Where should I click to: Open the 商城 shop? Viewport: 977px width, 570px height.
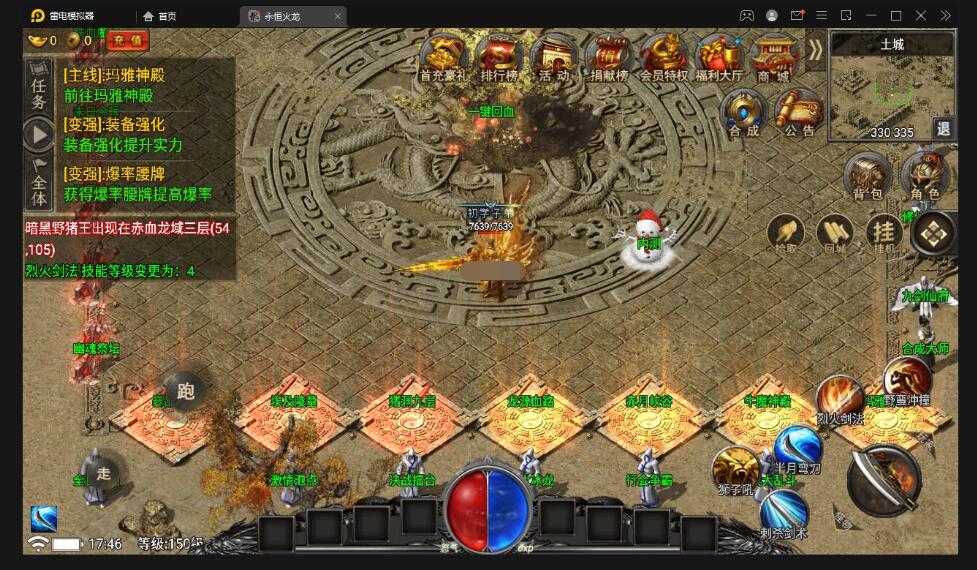click(x=773, y=56)
